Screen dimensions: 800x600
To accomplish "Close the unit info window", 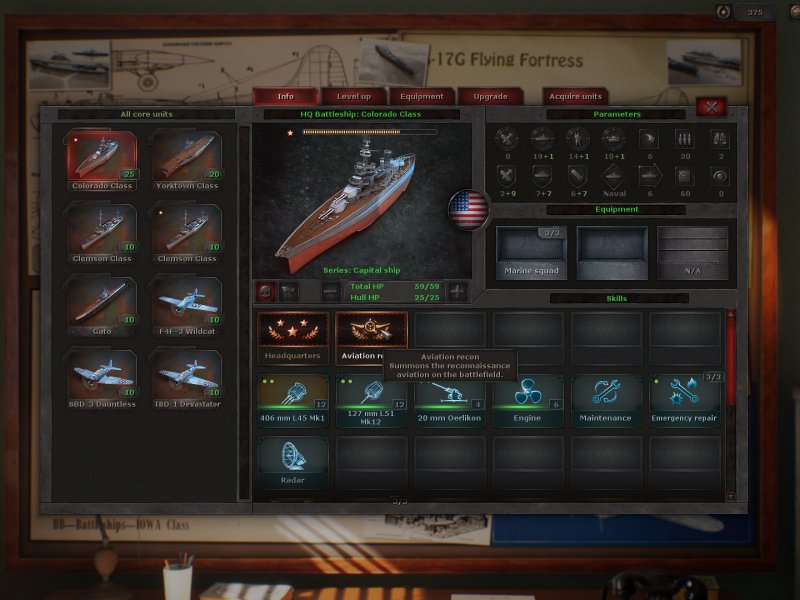I will pos(711,106).
